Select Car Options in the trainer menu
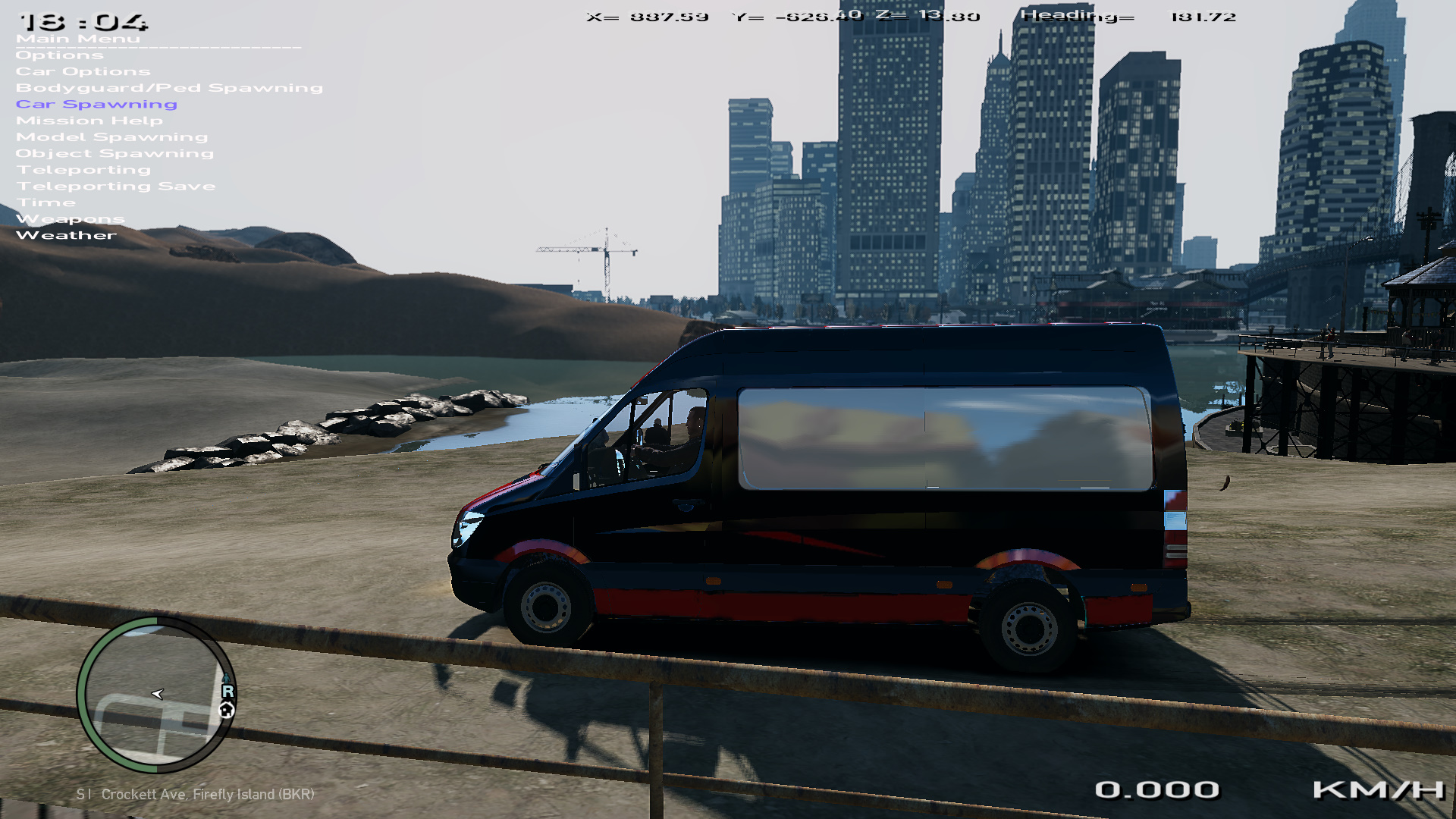The image size is (1456, 819). tap(83, 72)
